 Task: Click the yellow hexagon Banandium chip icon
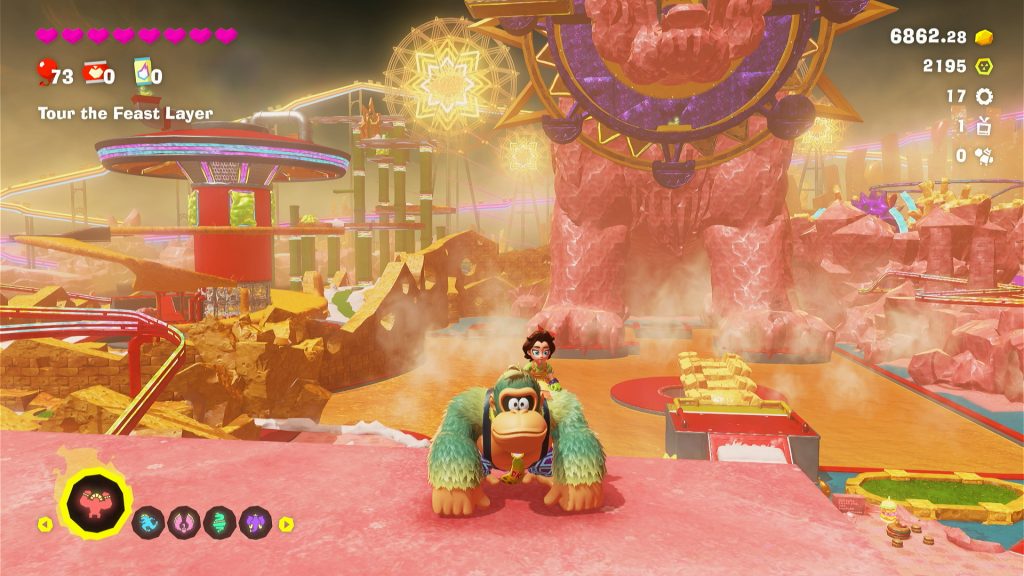pyautogui.click(x=984, y=66)
